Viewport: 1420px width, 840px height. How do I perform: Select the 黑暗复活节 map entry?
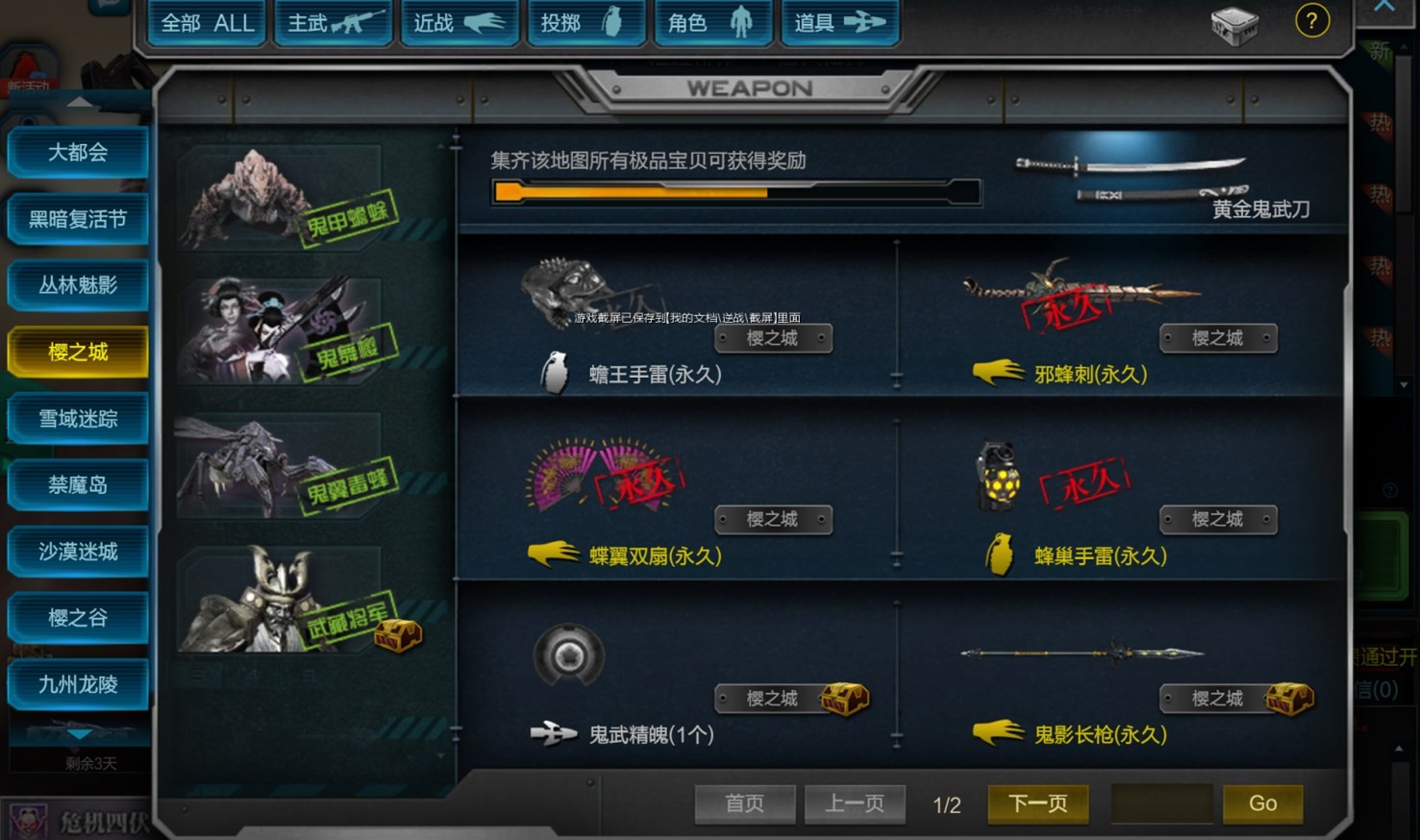pos(78,219)
